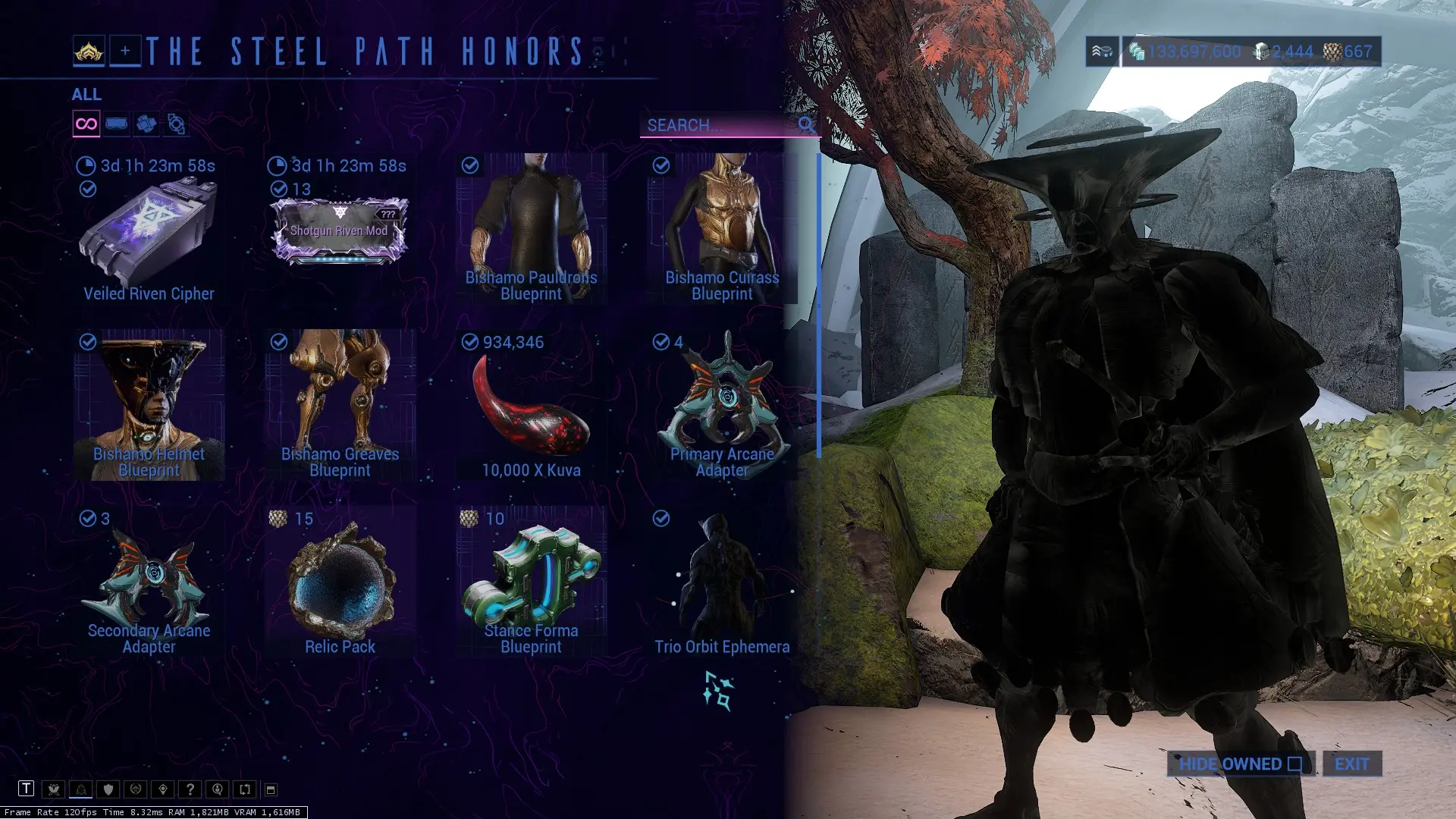Image resolution: width=1456 pixels, height=819 pixels.
Task: Click the lotus emblem icon by title
Action: pyautogui.click(x=89, y=51)
